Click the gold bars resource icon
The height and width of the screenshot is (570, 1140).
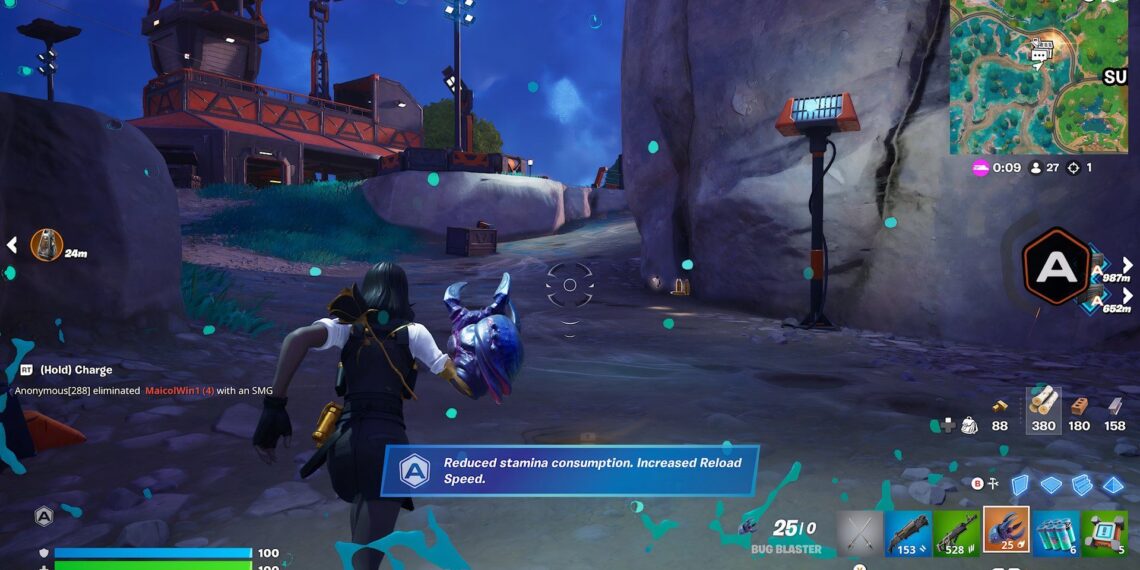click(x=999, y=405)
